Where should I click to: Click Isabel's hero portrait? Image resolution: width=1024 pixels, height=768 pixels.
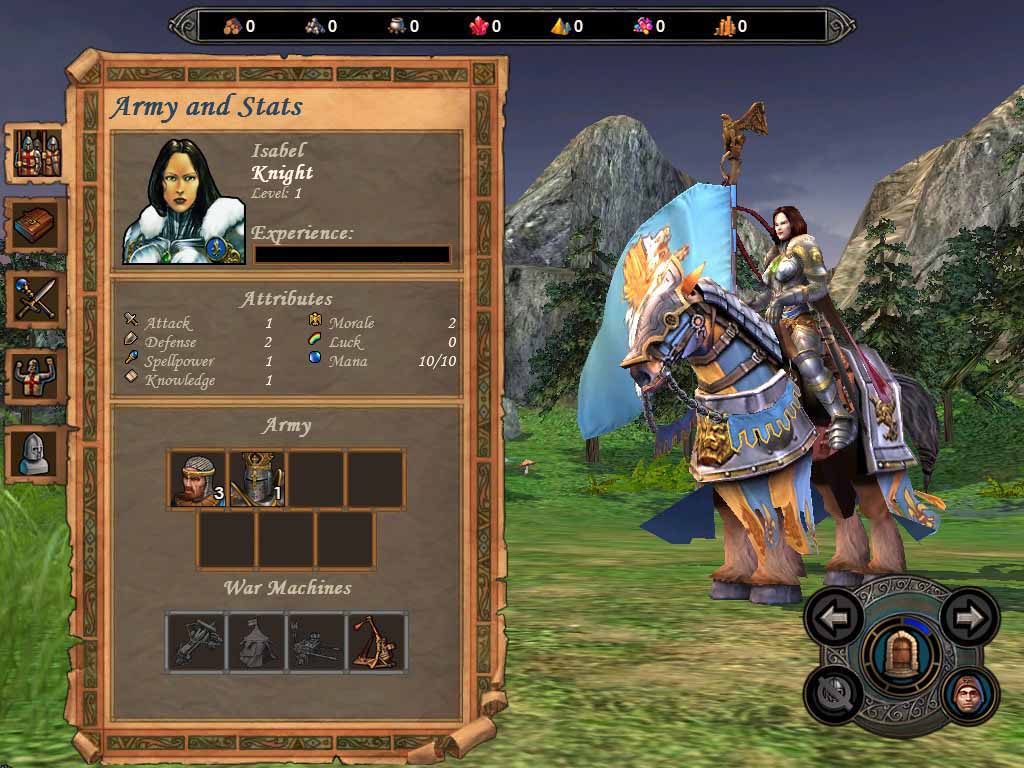(183, 202)
